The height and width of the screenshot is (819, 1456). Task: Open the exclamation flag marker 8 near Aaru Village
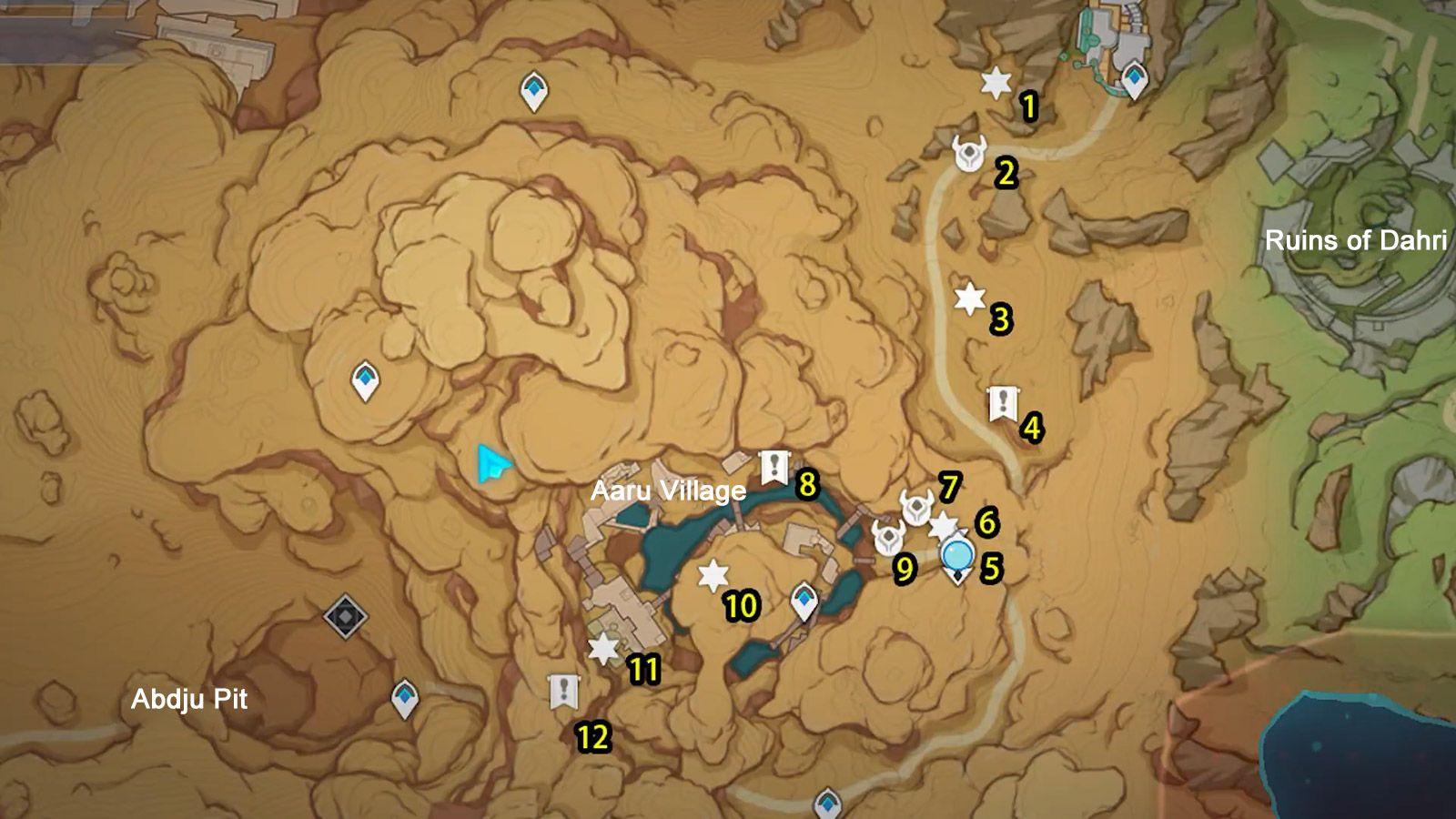pyautogui.click(x=773, y=468)
